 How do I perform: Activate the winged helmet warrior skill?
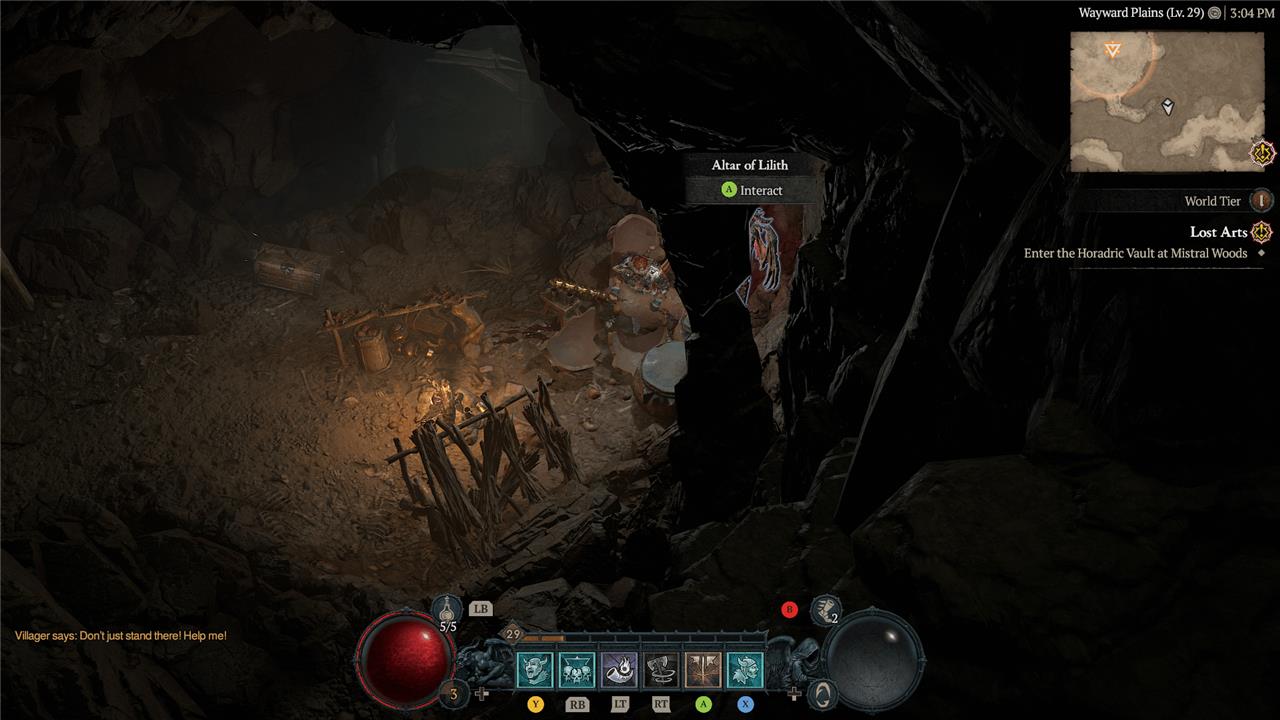pos(745,670)
